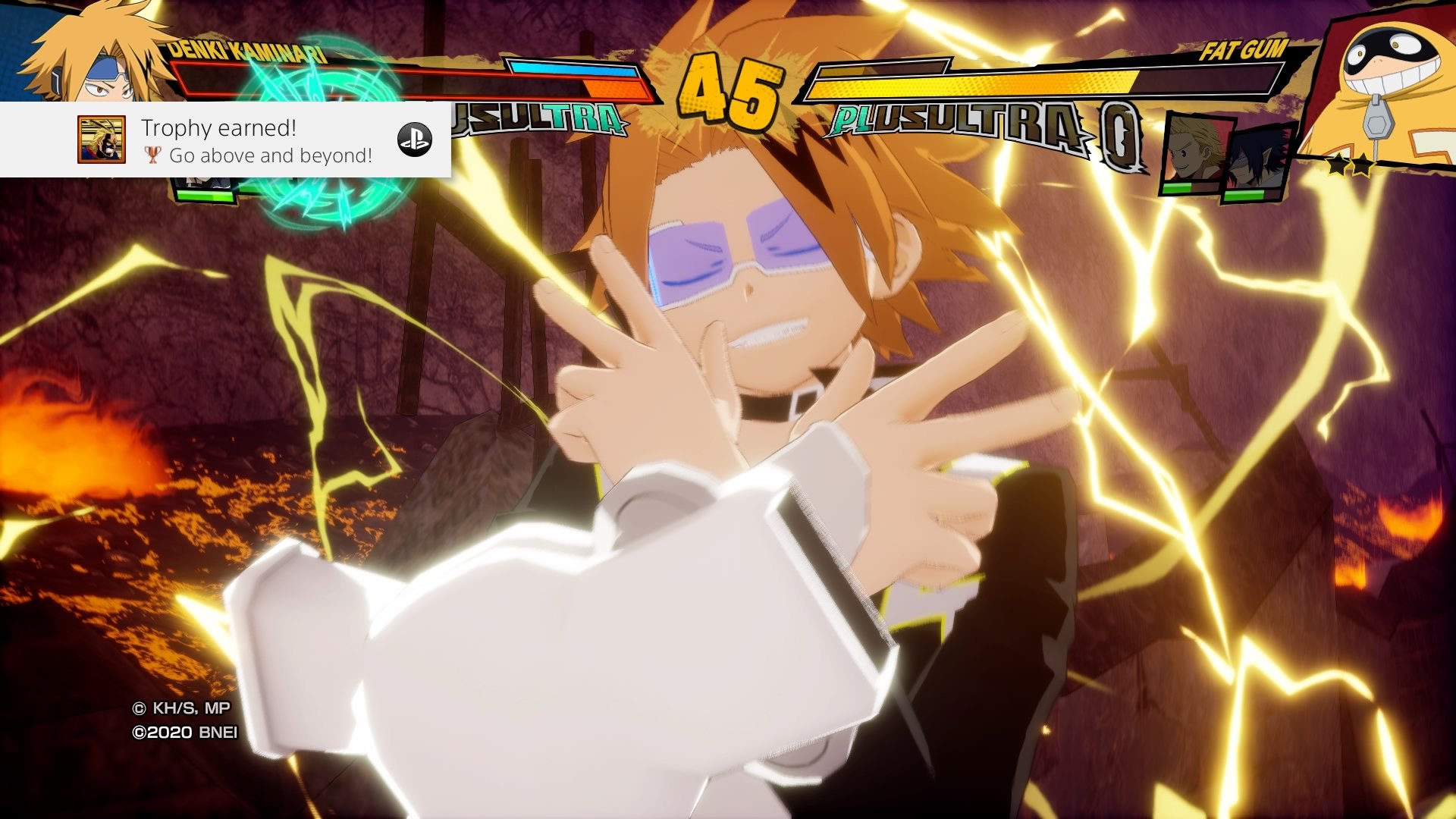Pick the dark-haired sidekick portrait under Fat Gum's bar

coord(1255,161)
